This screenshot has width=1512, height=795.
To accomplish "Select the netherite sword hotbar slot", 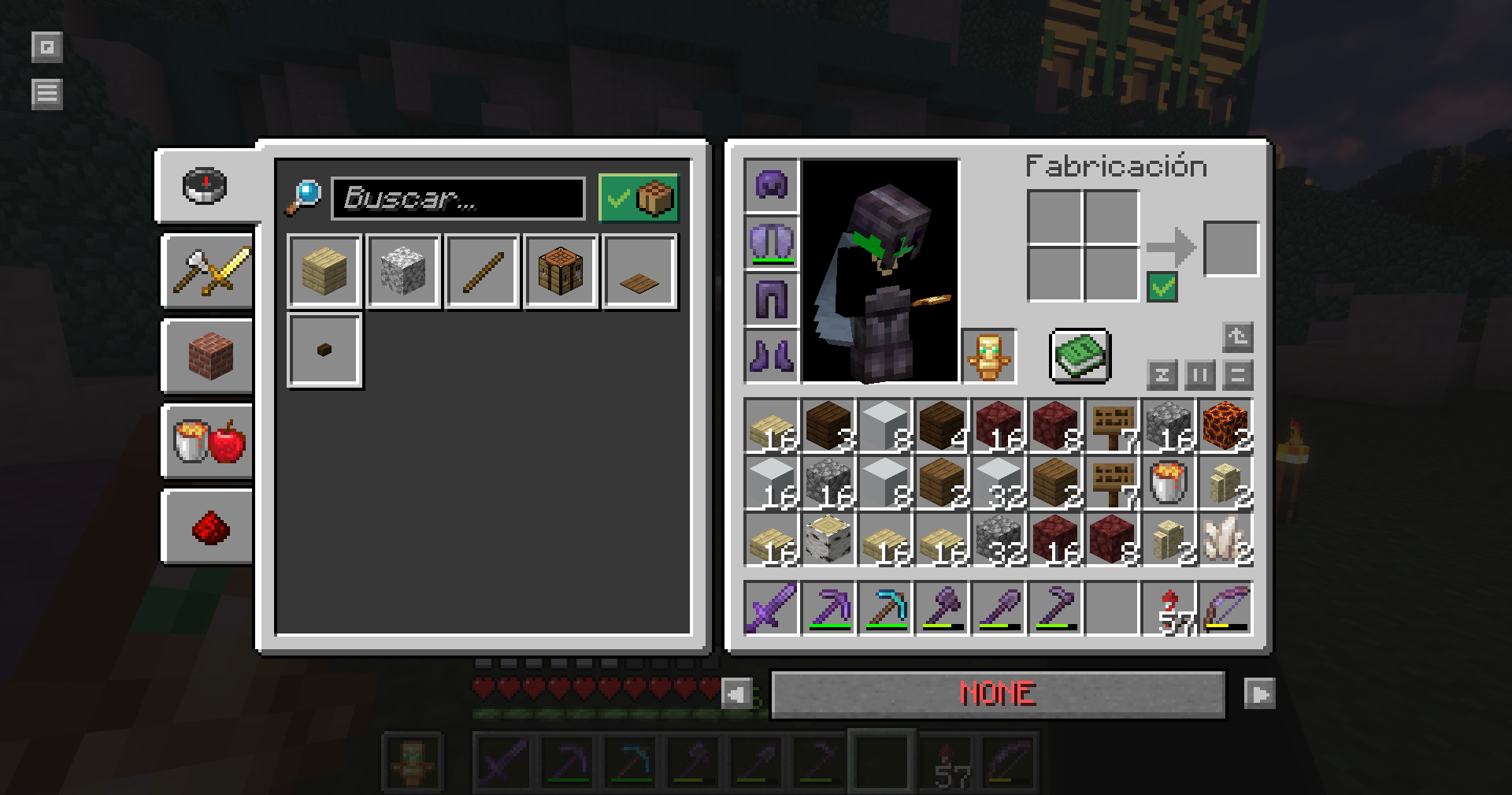I will click(x=772, y=608).
